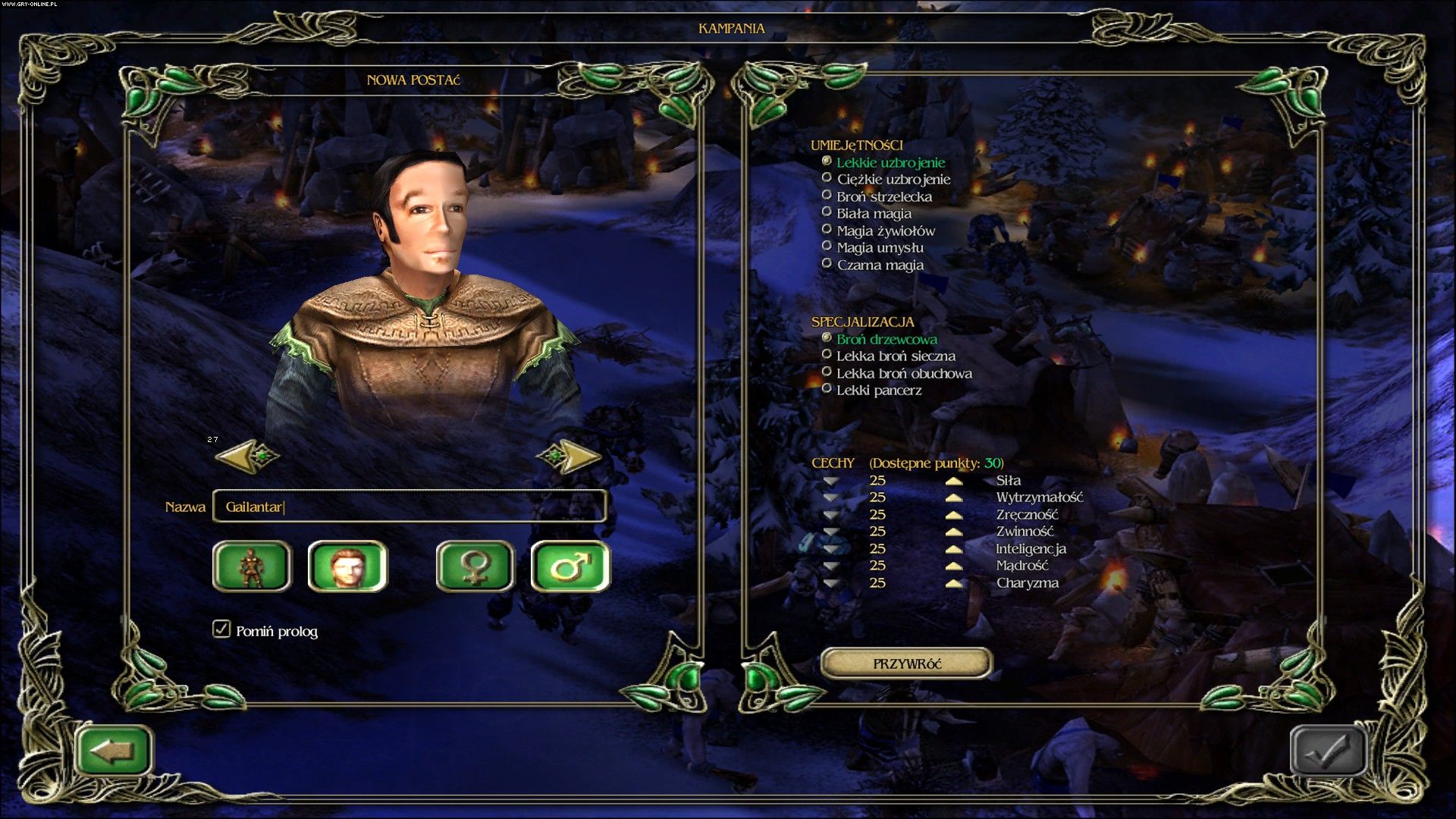Click the full-body character view button
Viewport: 1456px width, 819px height.
coord(252,566)
